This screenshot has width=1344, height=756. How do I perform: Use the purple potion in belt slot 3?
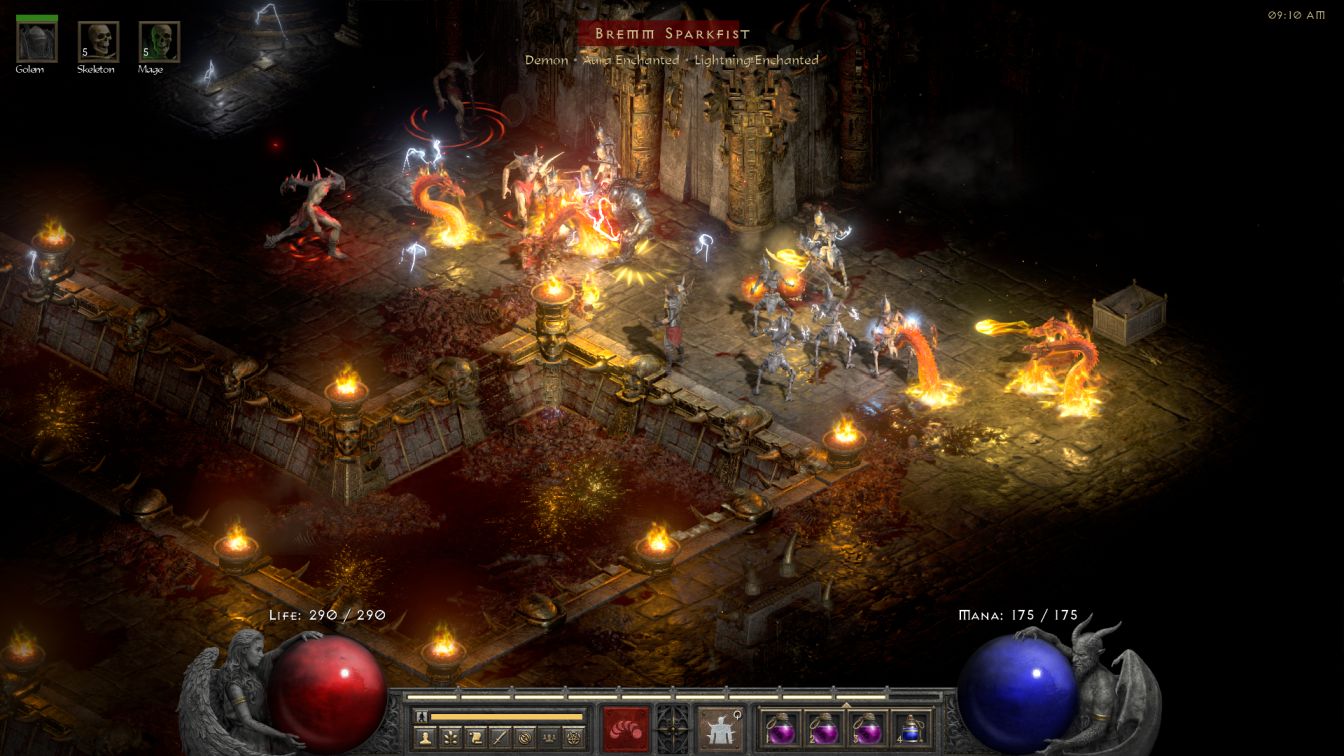[867, 727]
